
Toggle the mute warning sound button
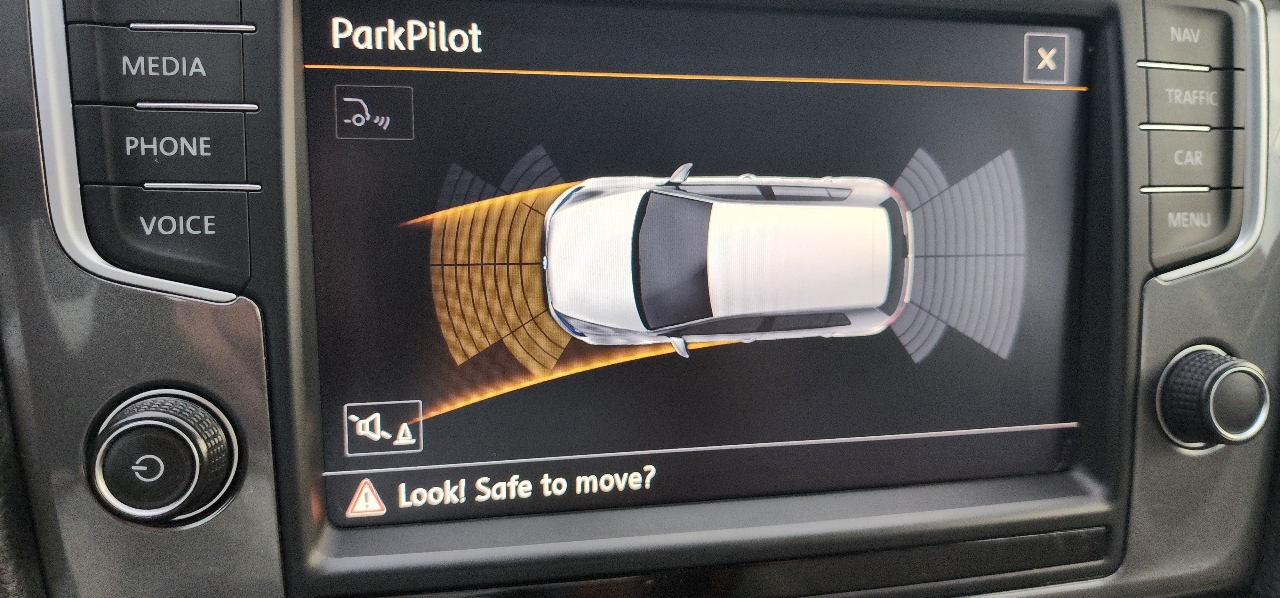(383, 428)
